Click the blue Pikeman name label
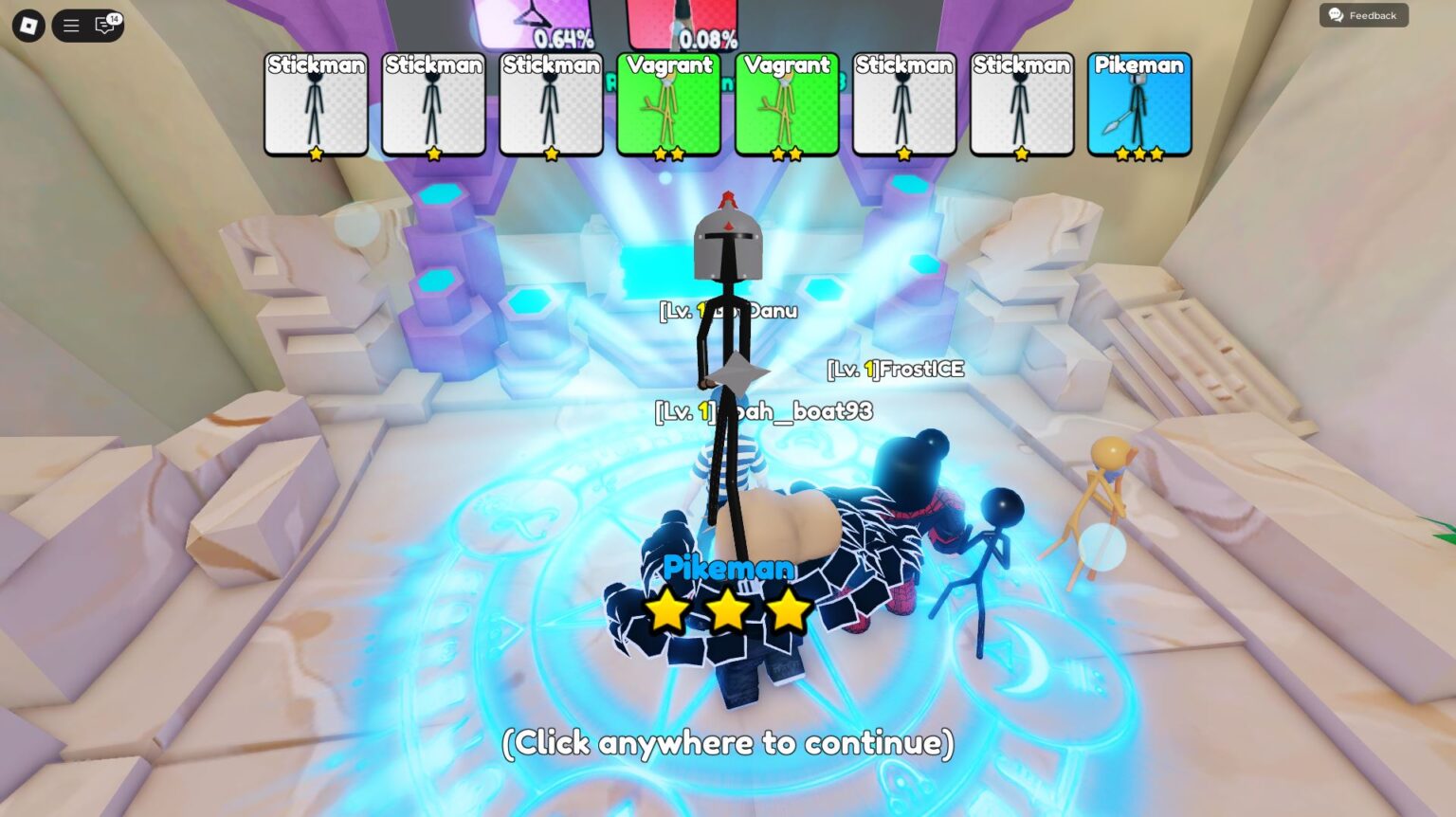The image size is (1456, 817). point(728,569)
